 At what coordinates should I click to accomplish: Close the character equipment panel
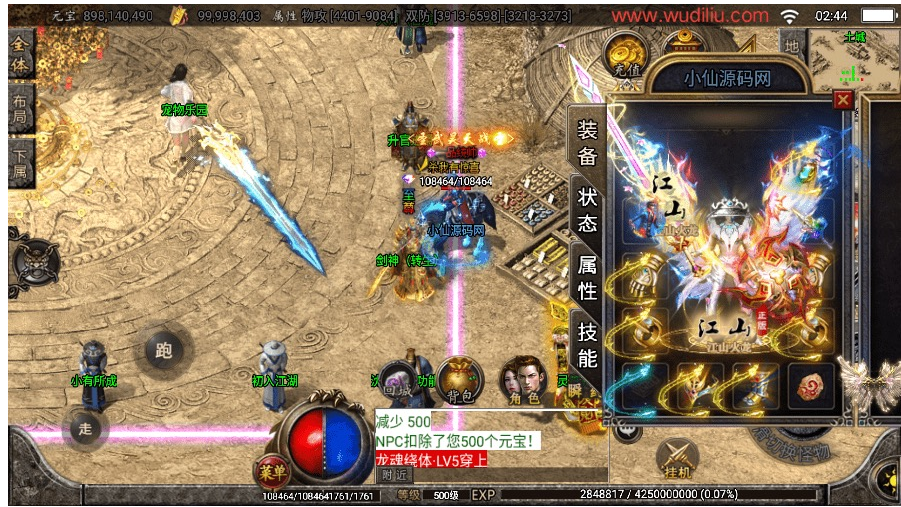point(843,100)
